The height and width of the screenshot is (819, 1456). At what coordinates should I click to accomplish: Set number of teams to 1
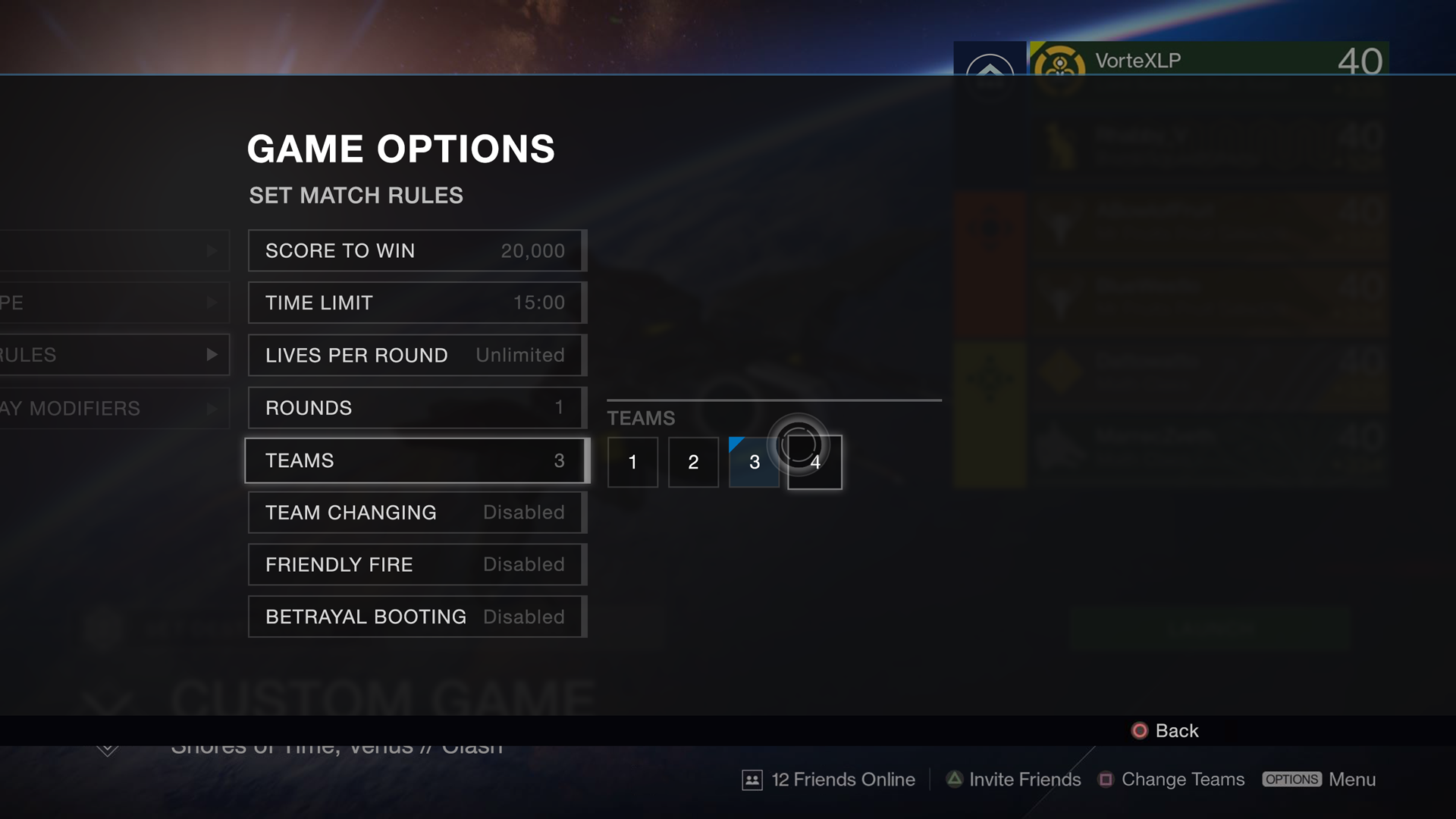click(632, 462)
